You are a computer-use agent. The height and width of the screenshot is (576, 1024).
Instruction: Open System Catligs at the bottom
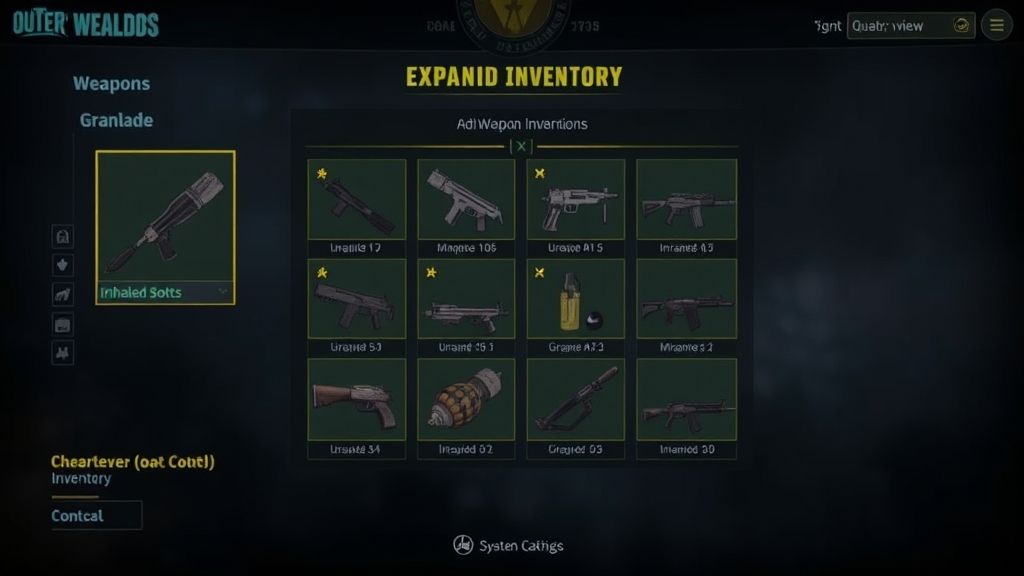coord(509,545)
